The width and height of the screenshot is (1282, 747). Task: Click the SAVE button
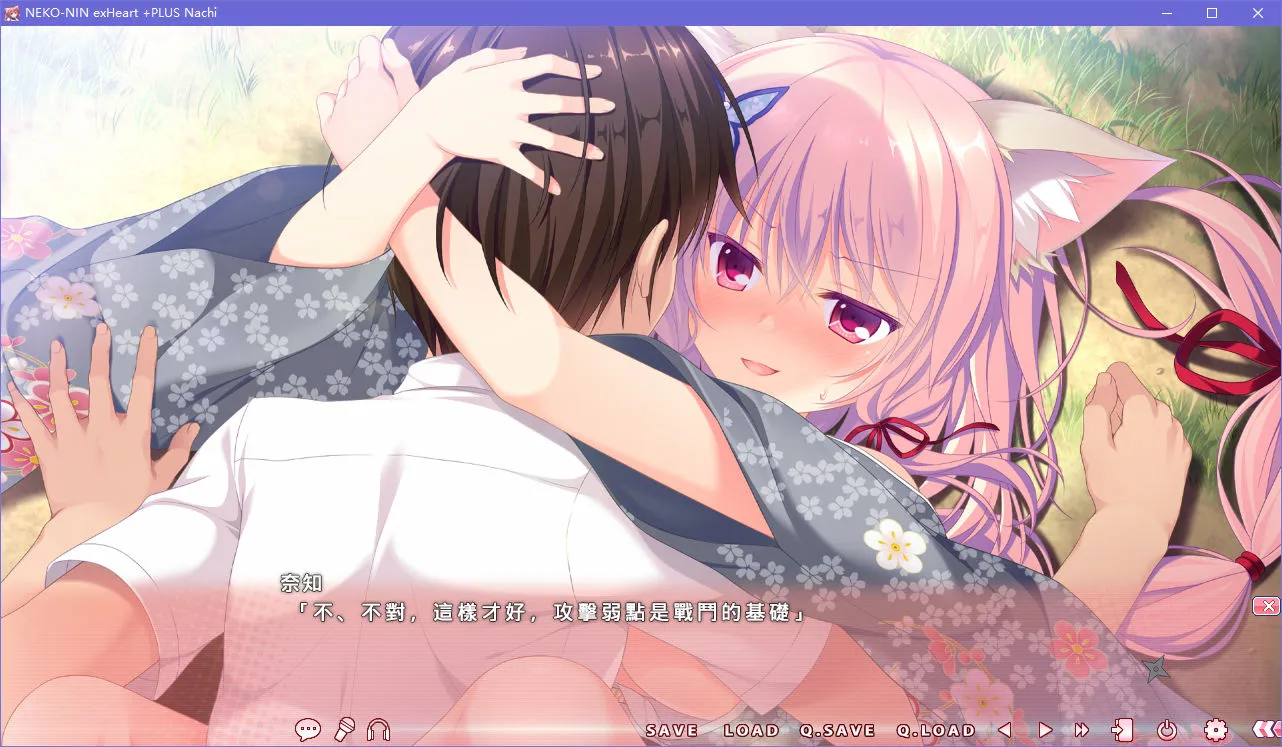point(671,730)
